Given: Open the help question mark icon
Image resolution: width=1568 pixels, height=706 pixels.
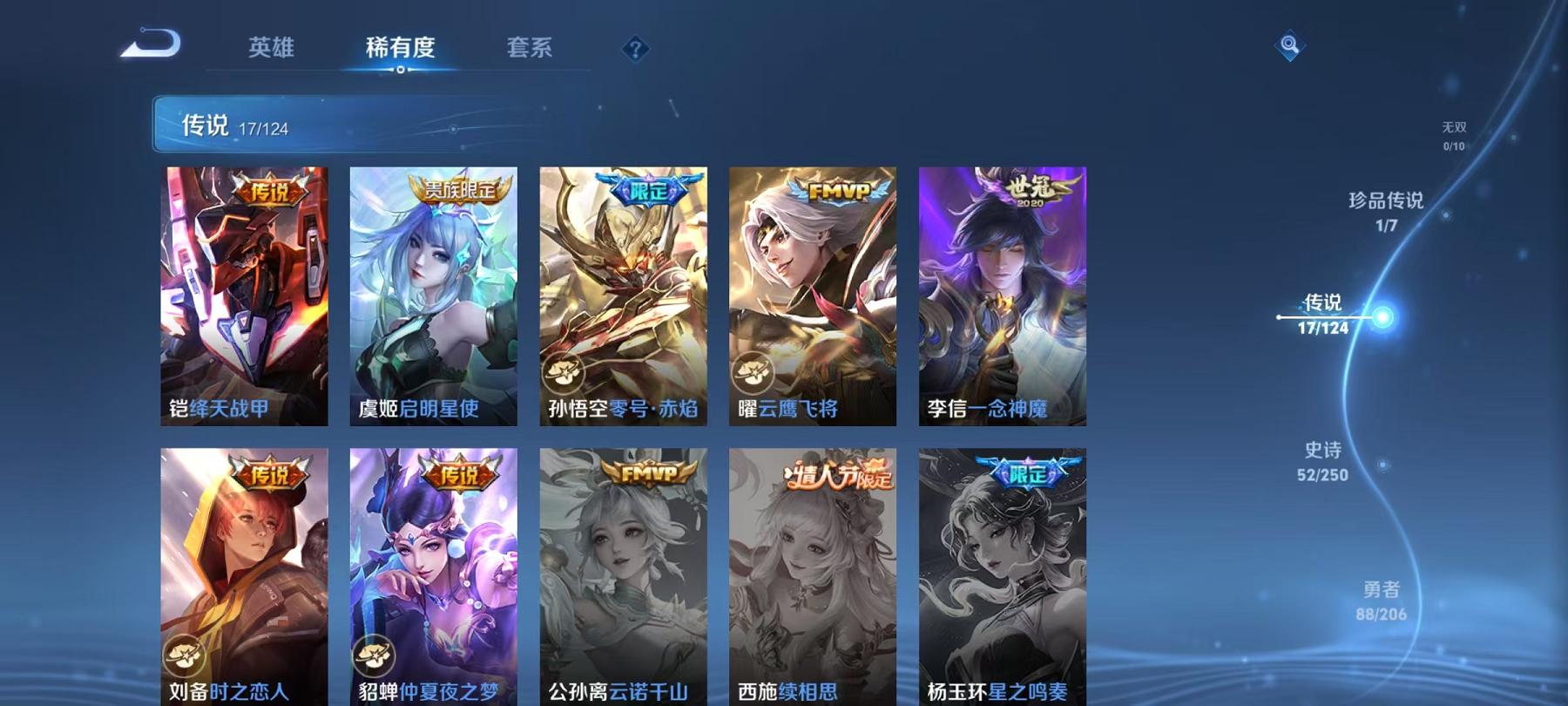Looking at the screenshot, I should pos(635,50).
